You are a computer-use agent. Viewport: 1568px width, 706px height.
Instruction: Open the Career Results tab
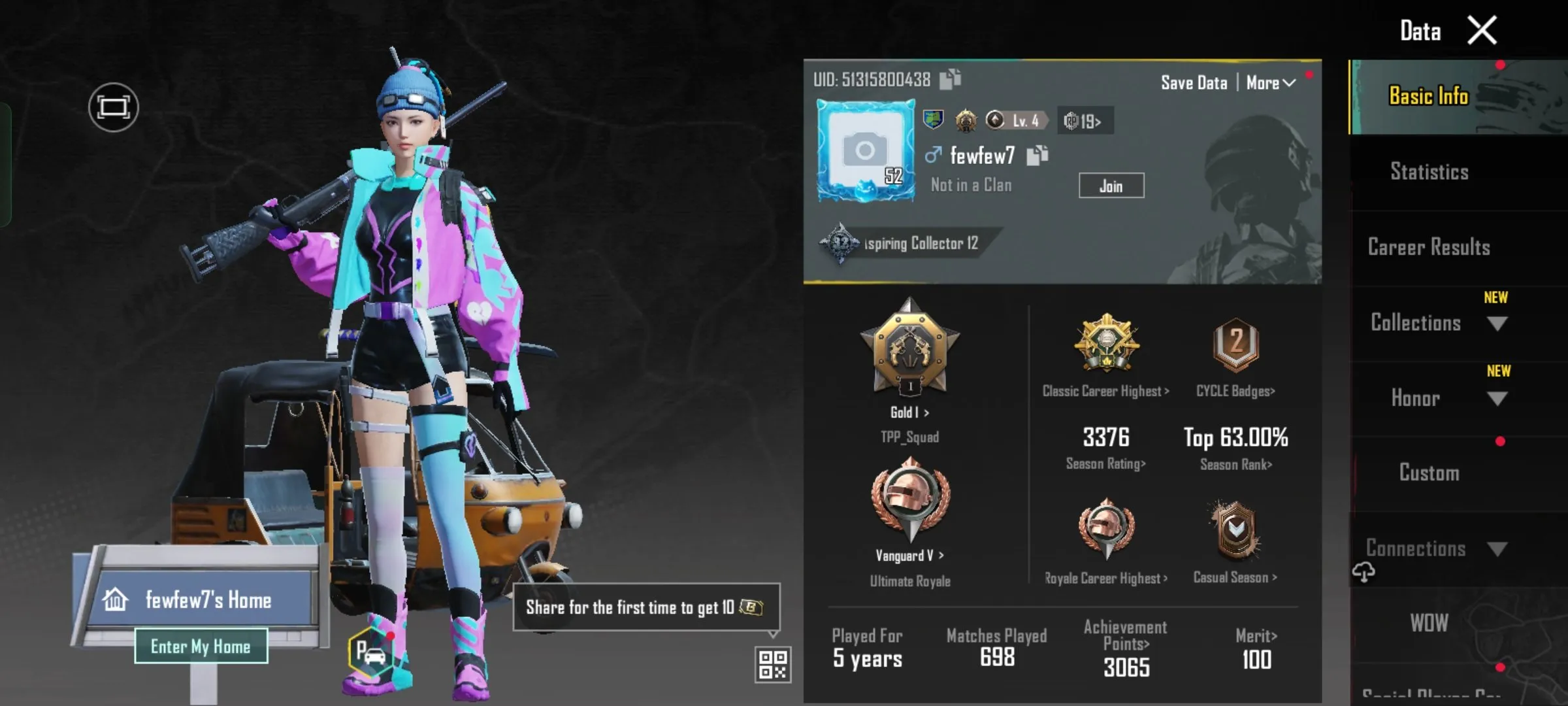point(1428,246)
